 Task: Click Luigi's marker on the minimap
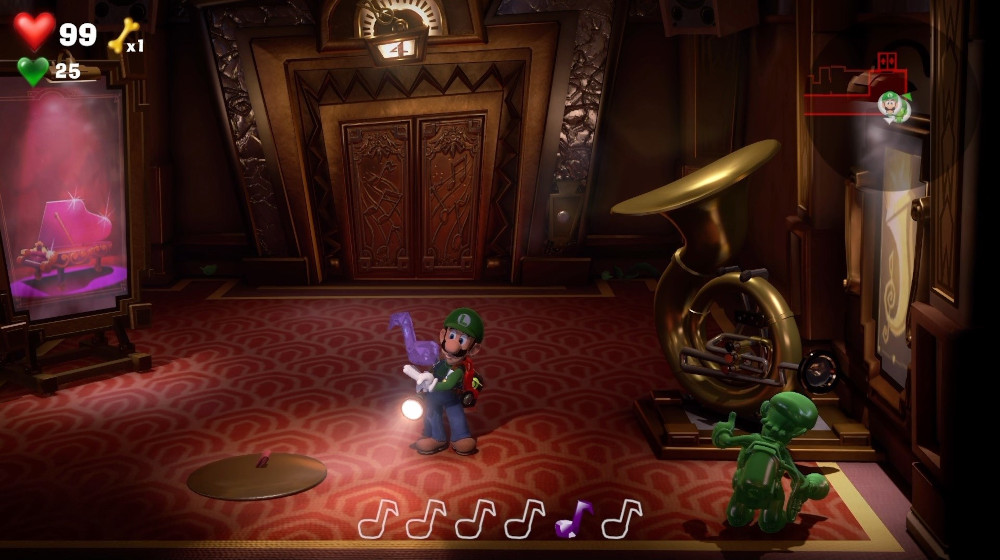click(x=891, y=105)
